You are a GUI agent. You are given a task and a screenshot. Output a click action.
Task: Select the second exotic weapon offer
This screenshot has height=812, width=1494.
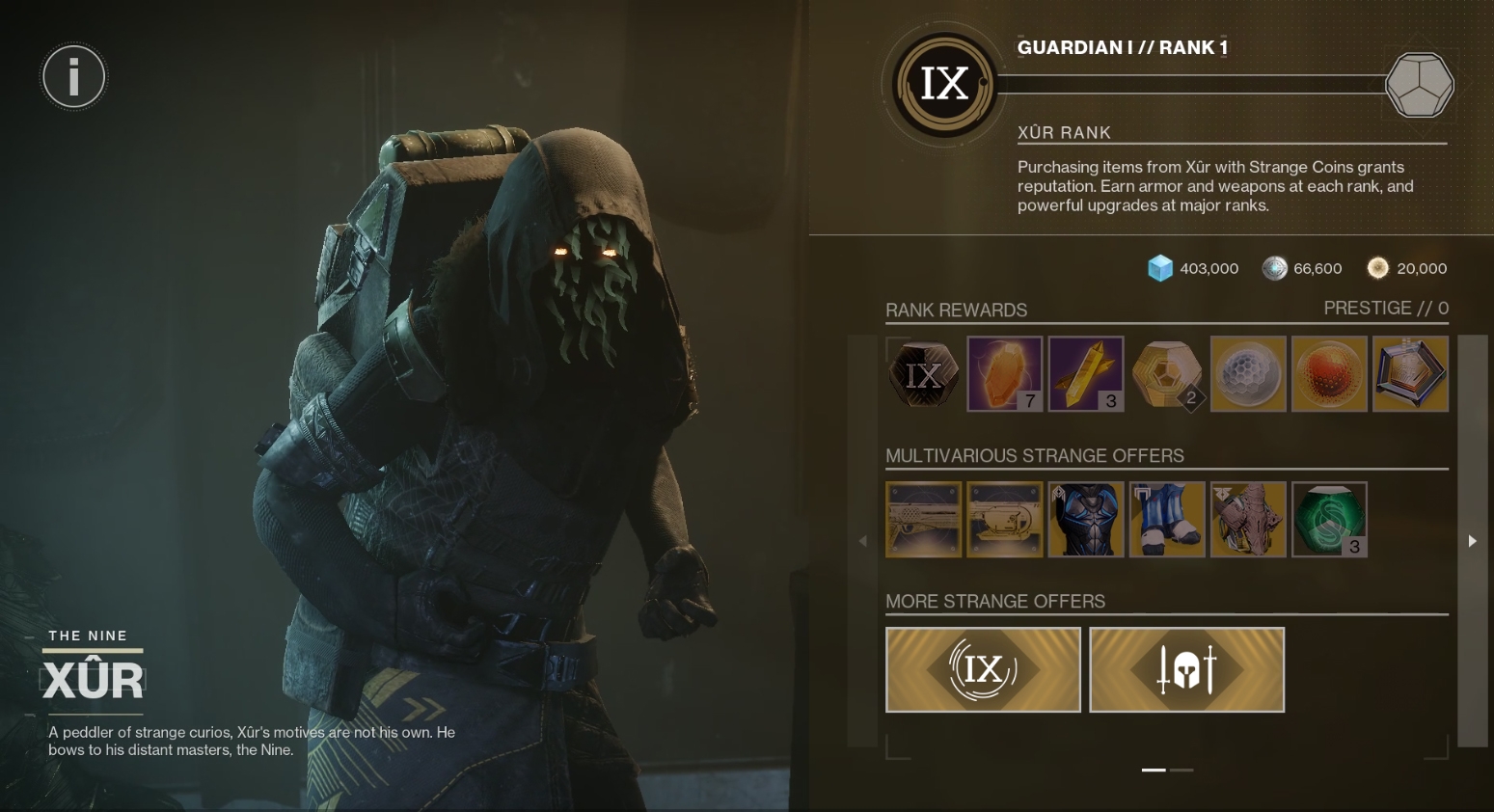tap(1004, 520)
